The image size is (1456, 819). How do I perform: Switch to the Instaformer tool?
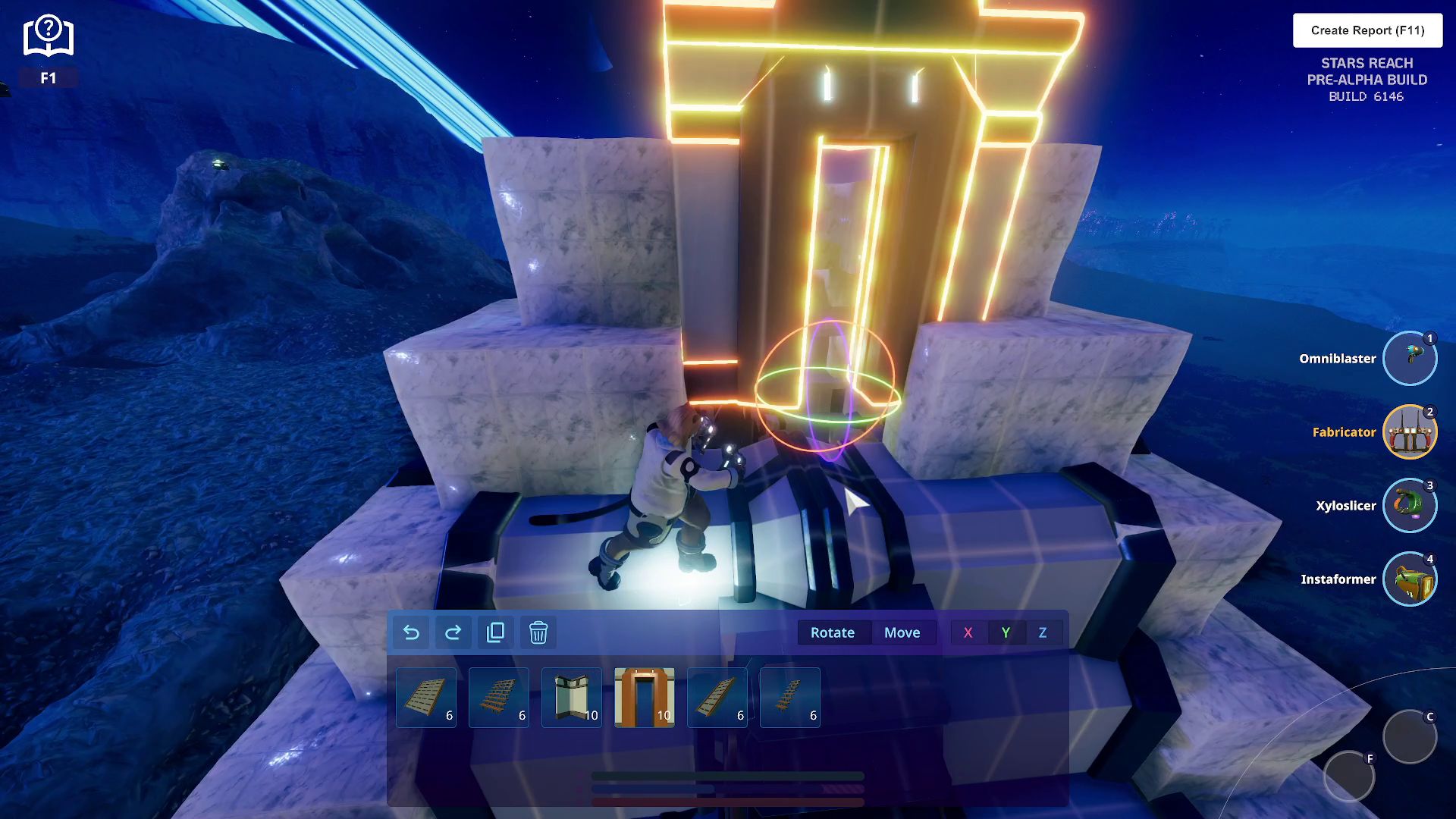[x=1409, y=579]
